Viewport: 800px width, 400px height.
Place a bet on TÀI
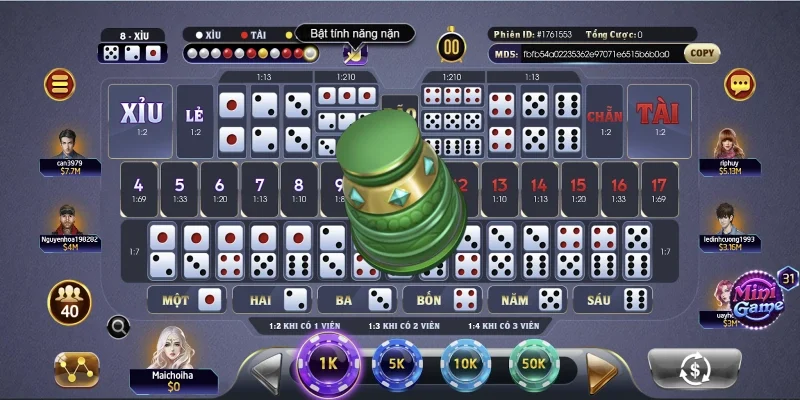pos(659,120)
